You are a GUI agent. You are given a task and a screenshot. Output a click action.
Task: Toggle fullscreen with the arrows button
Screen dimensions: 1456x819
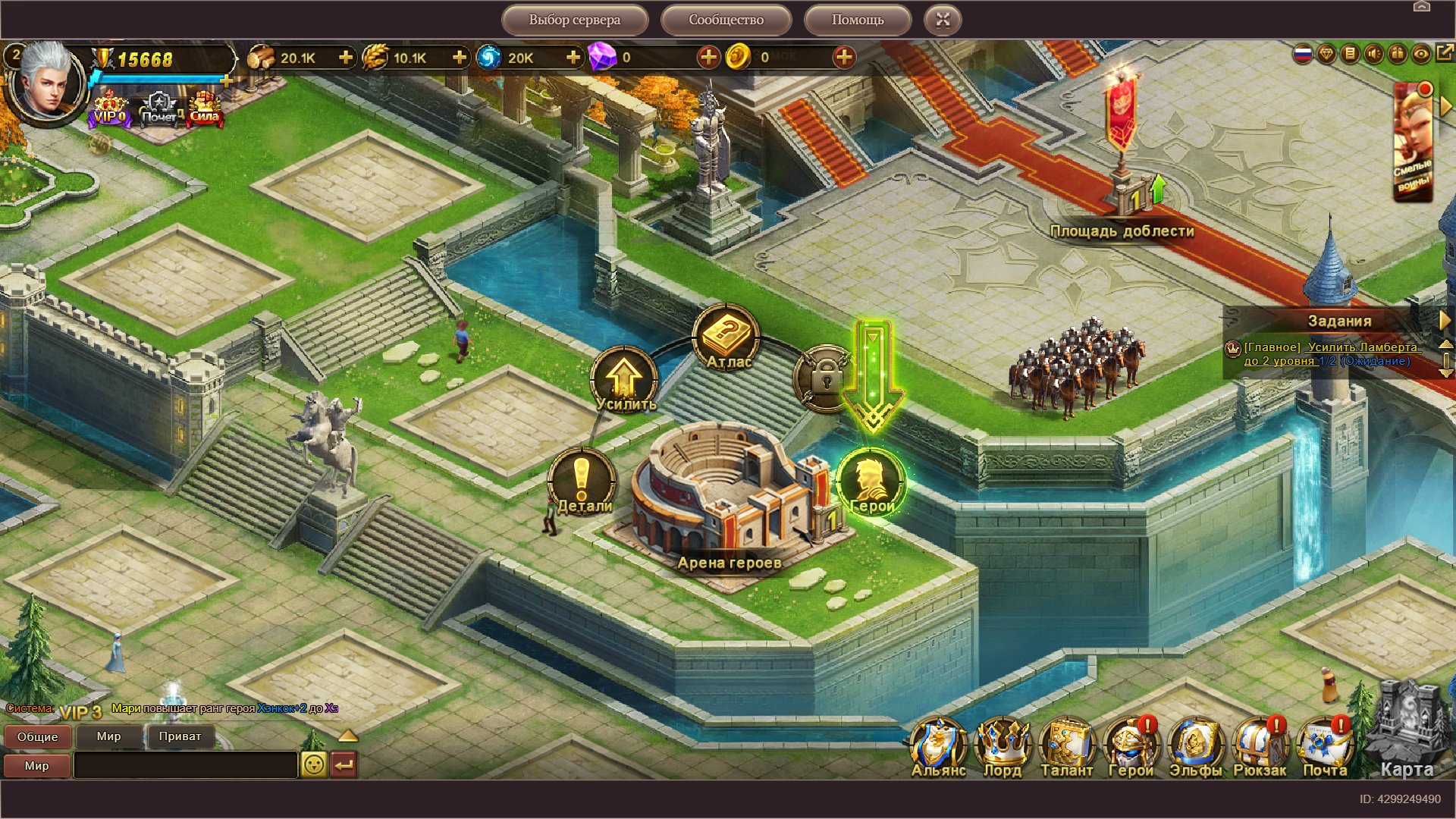(x=943, y=20)
